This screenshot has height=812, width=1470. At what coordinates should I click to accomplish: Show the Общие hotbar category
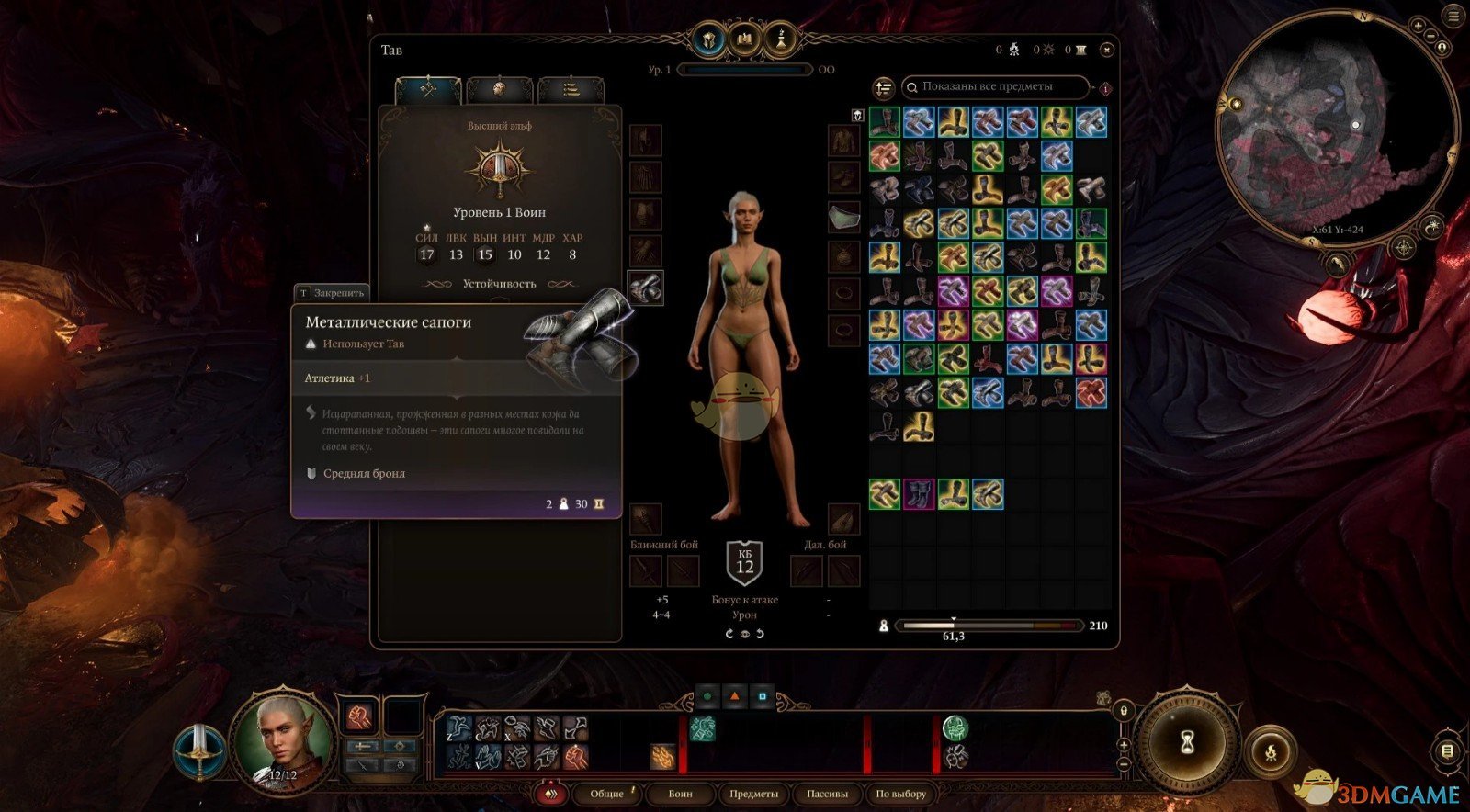(x=606, y=794)
